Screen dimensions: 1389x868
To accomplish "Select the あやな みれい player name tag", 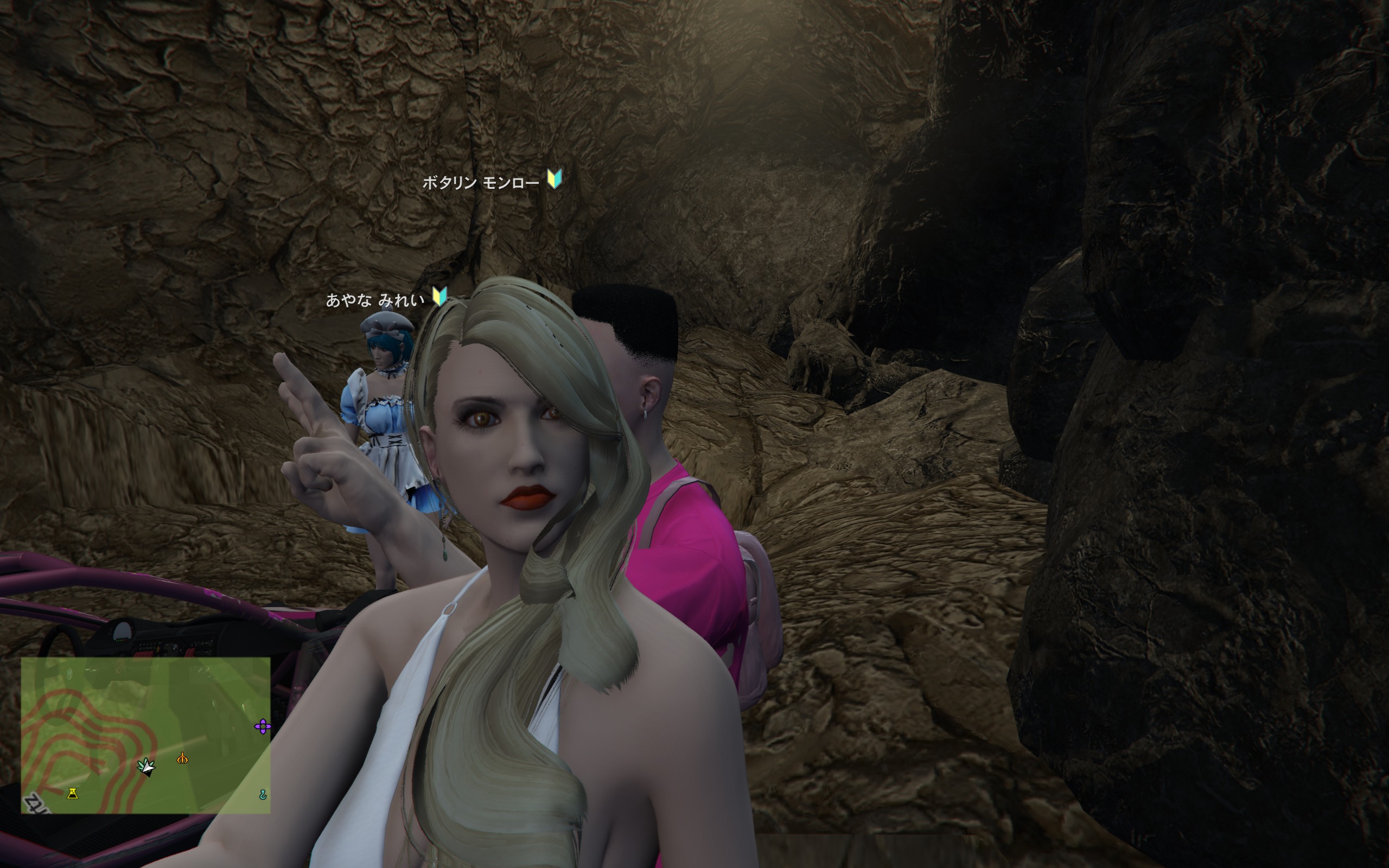I will pyautogui.click(x=375, y=299).
